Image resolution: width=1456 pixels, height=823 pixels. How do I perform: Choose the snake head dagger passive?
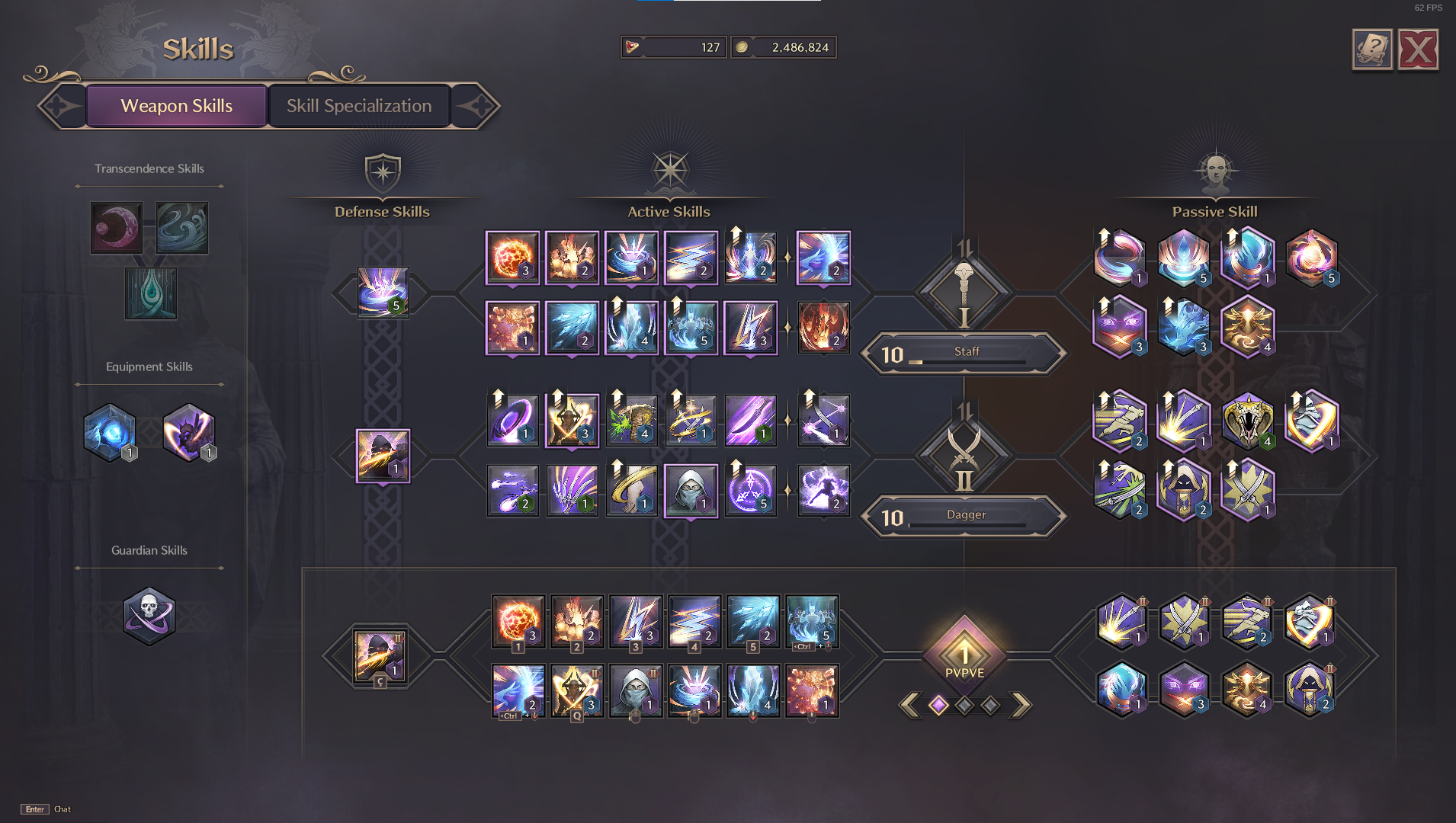click(x=1247, y=421)
